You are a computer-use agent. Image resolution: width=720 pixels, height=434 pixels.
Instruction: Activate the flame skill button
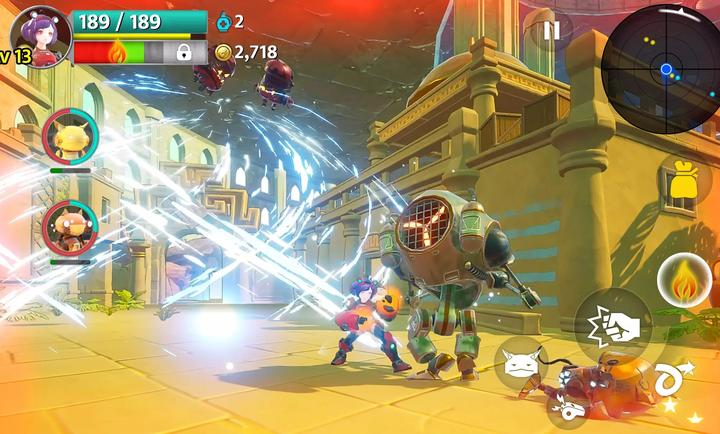tap(684, 281)
